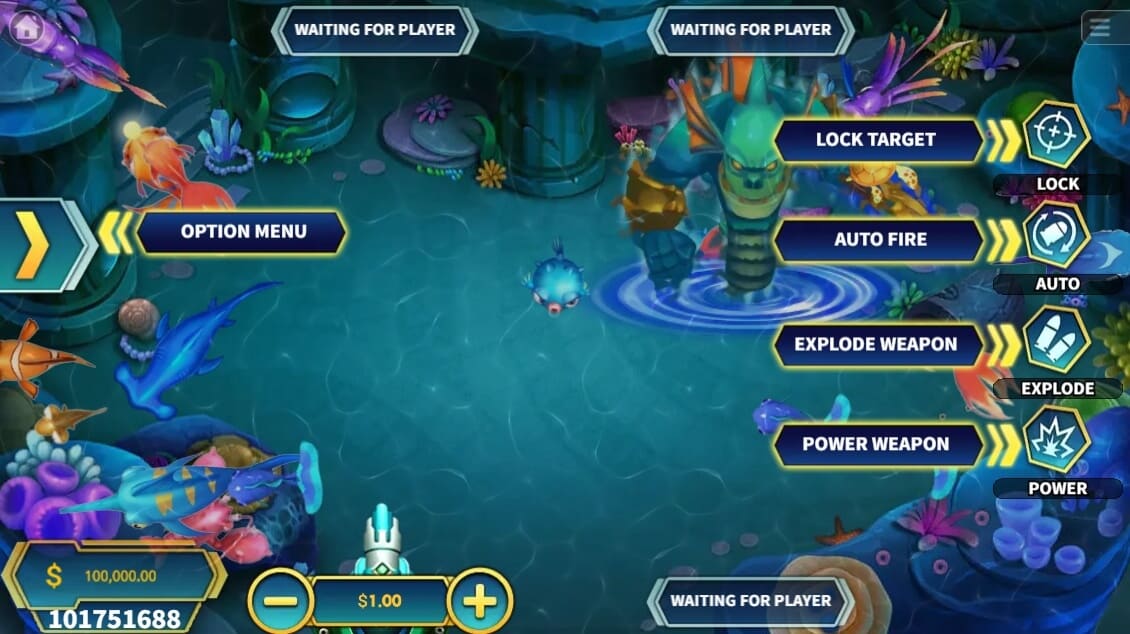The image size is (1130, 634).
Task: Expand the option menu arrow tab
Action: click(38, 244)
